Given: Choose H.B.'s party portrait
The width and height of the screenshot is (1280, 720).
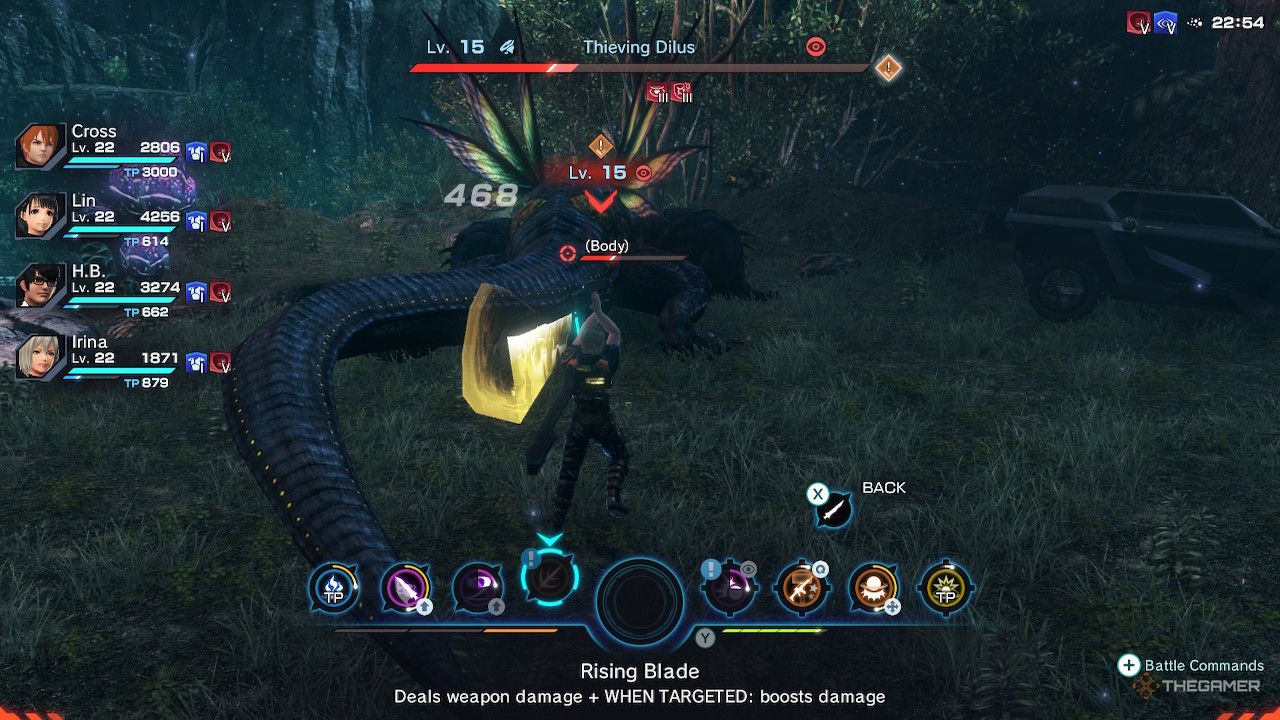Looking at the screenshot, I should (x=41, y=286).
